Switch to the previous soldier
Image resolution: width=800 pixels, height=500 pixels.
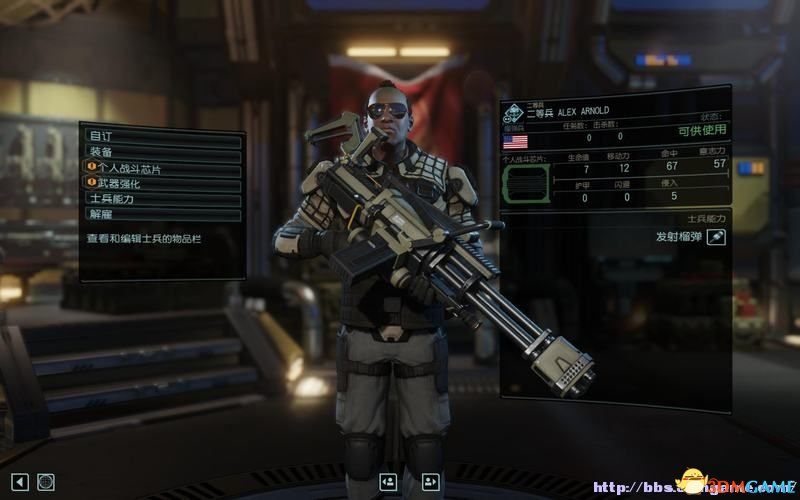point(388,482)
